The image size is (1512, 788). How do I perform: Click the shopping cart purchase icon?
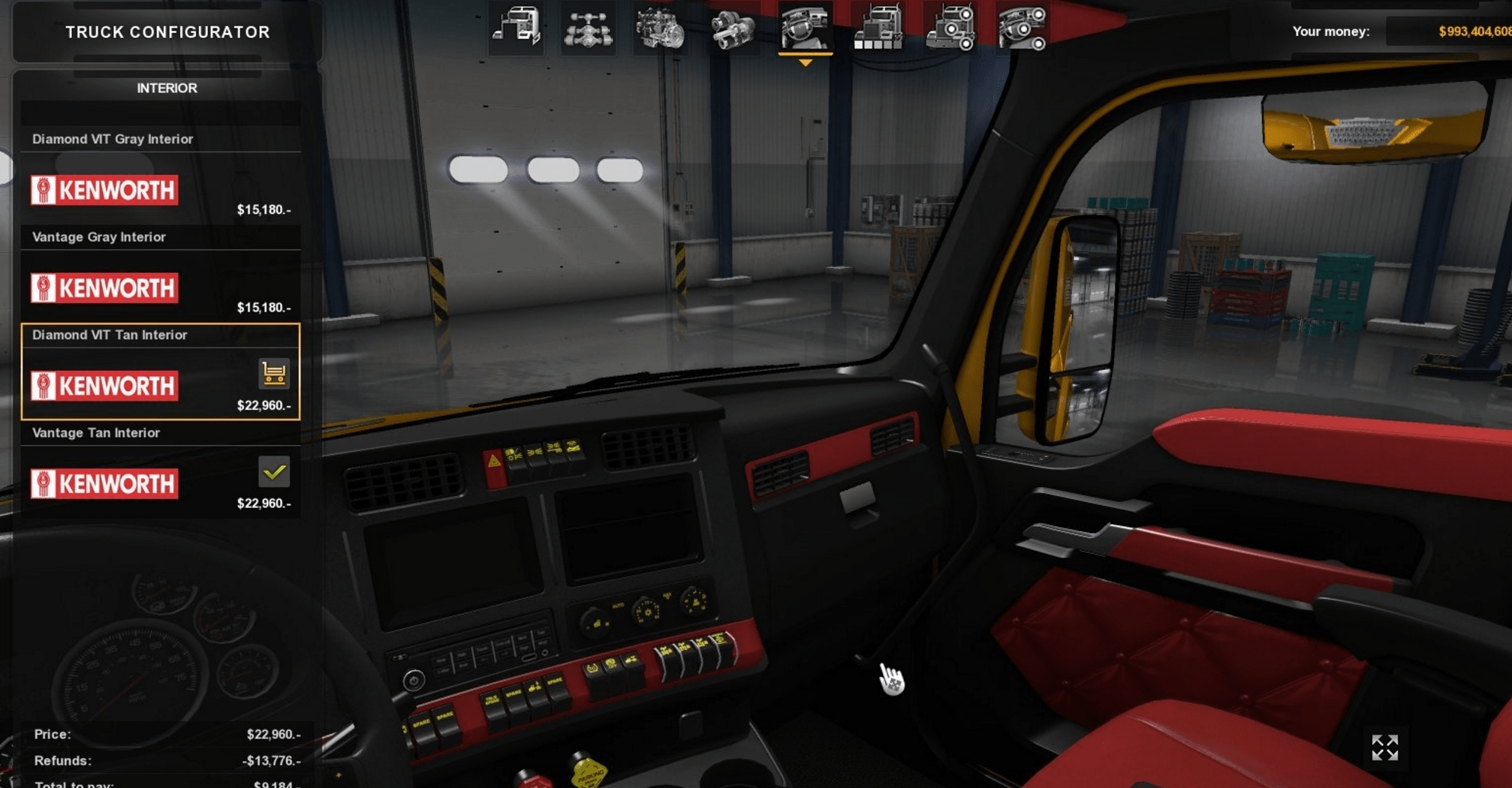[x=274, y=373]
